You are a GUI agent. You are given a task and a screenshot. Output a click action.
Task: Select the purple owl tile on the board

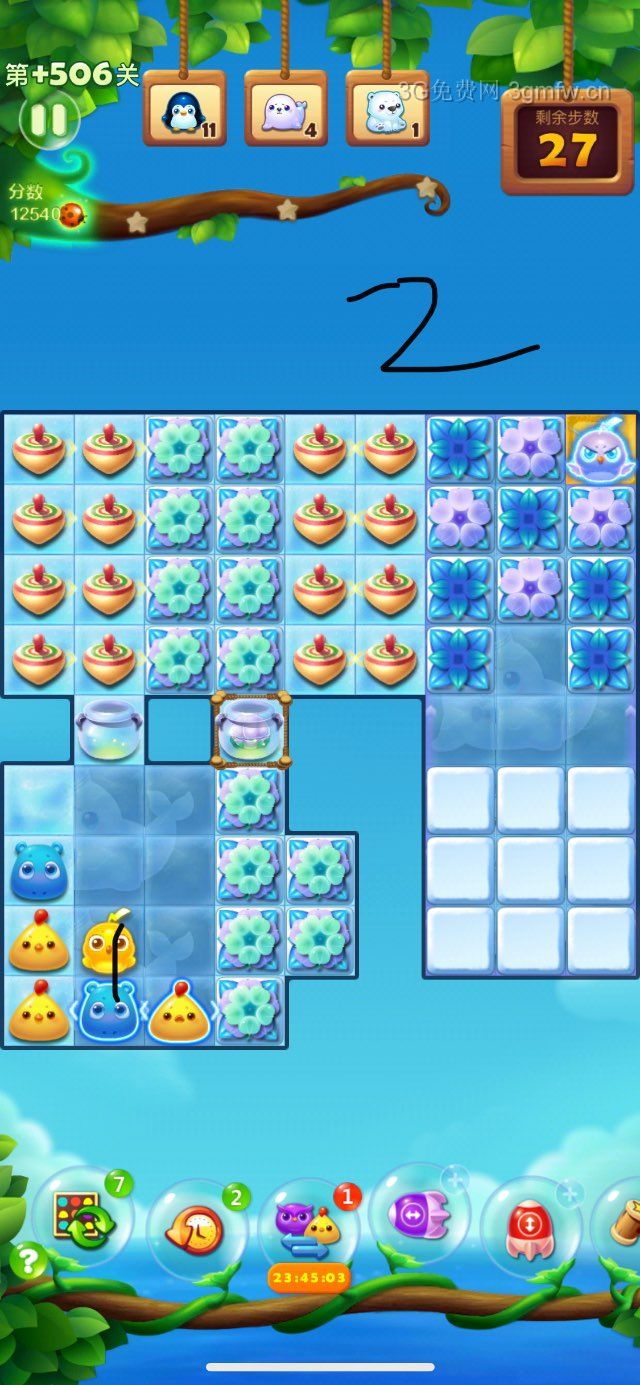click(602, 451)
